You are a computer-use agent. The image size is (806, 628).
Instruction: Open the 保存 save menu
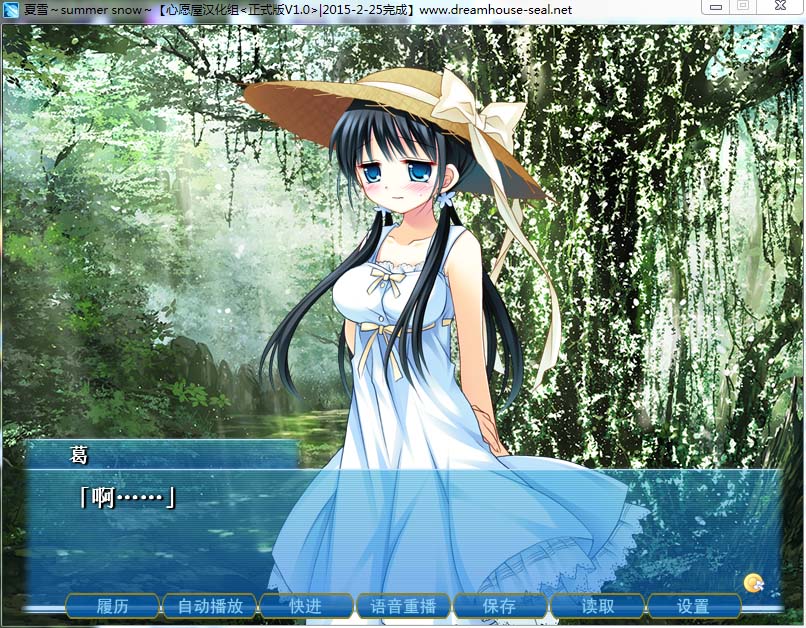tap(499, 606)
